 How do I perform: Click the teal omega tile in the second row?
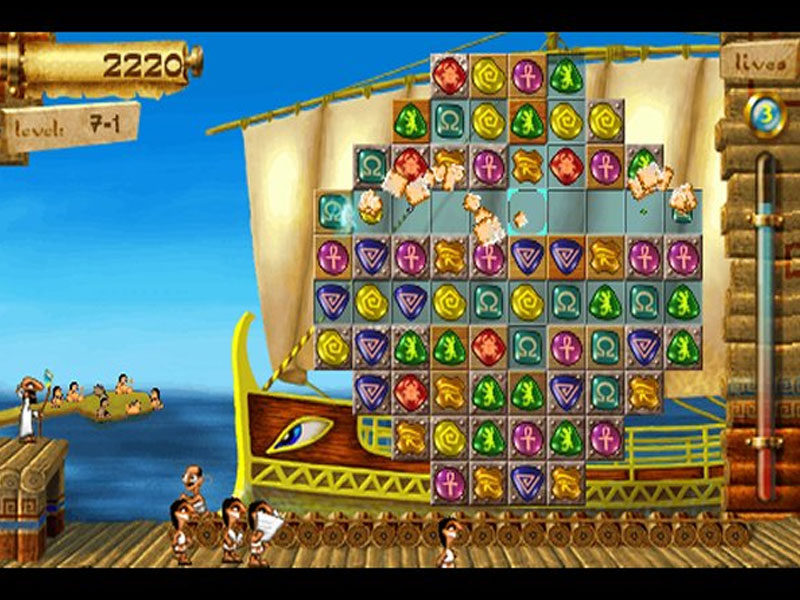click(450, 120)
